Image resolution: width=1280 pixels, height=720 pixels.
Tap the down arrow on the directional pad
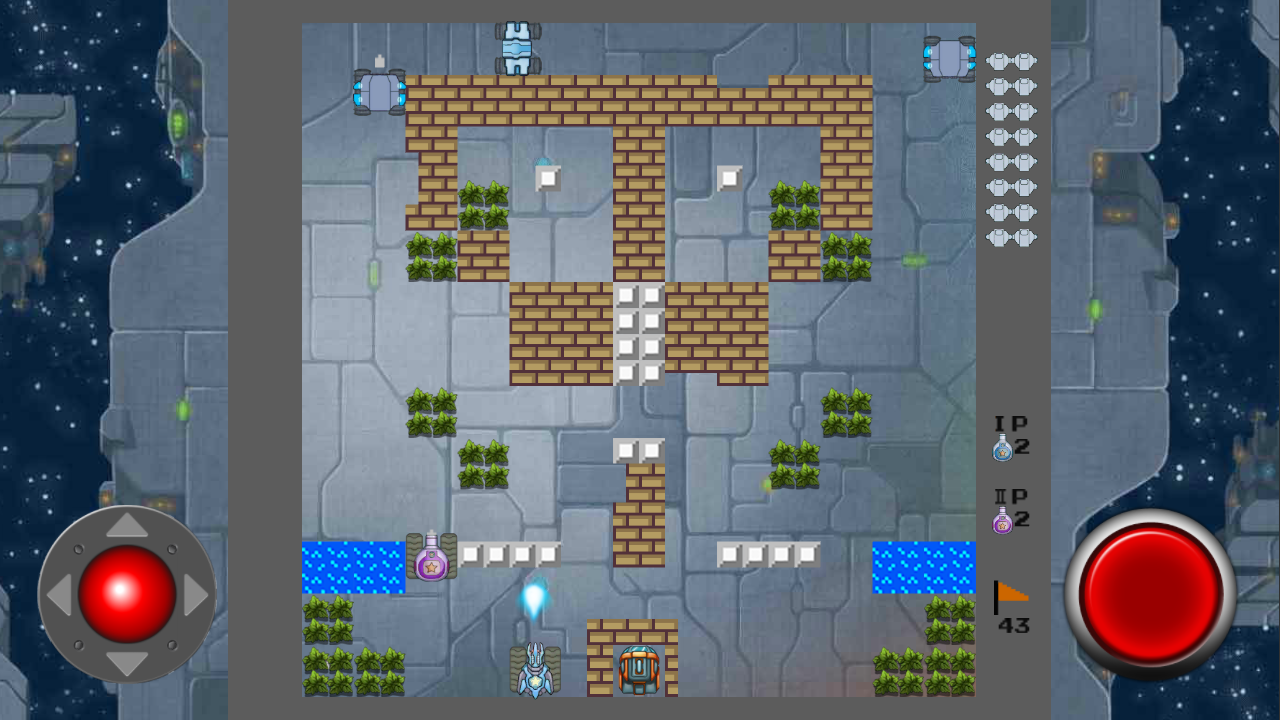(x=126, y=660)
